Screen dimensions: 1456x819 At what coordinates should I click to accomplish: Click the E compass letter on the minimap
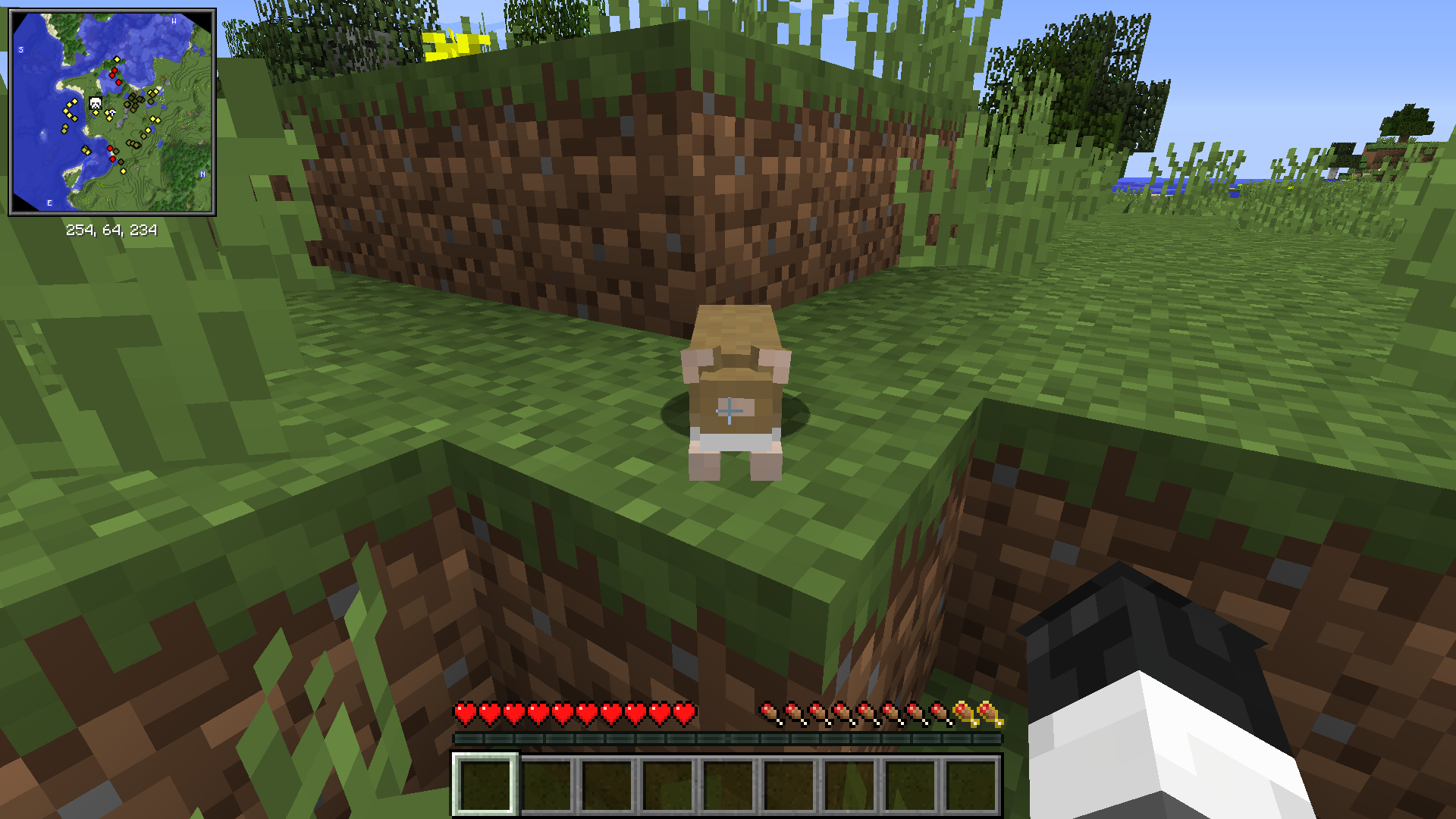pos(48,203)
